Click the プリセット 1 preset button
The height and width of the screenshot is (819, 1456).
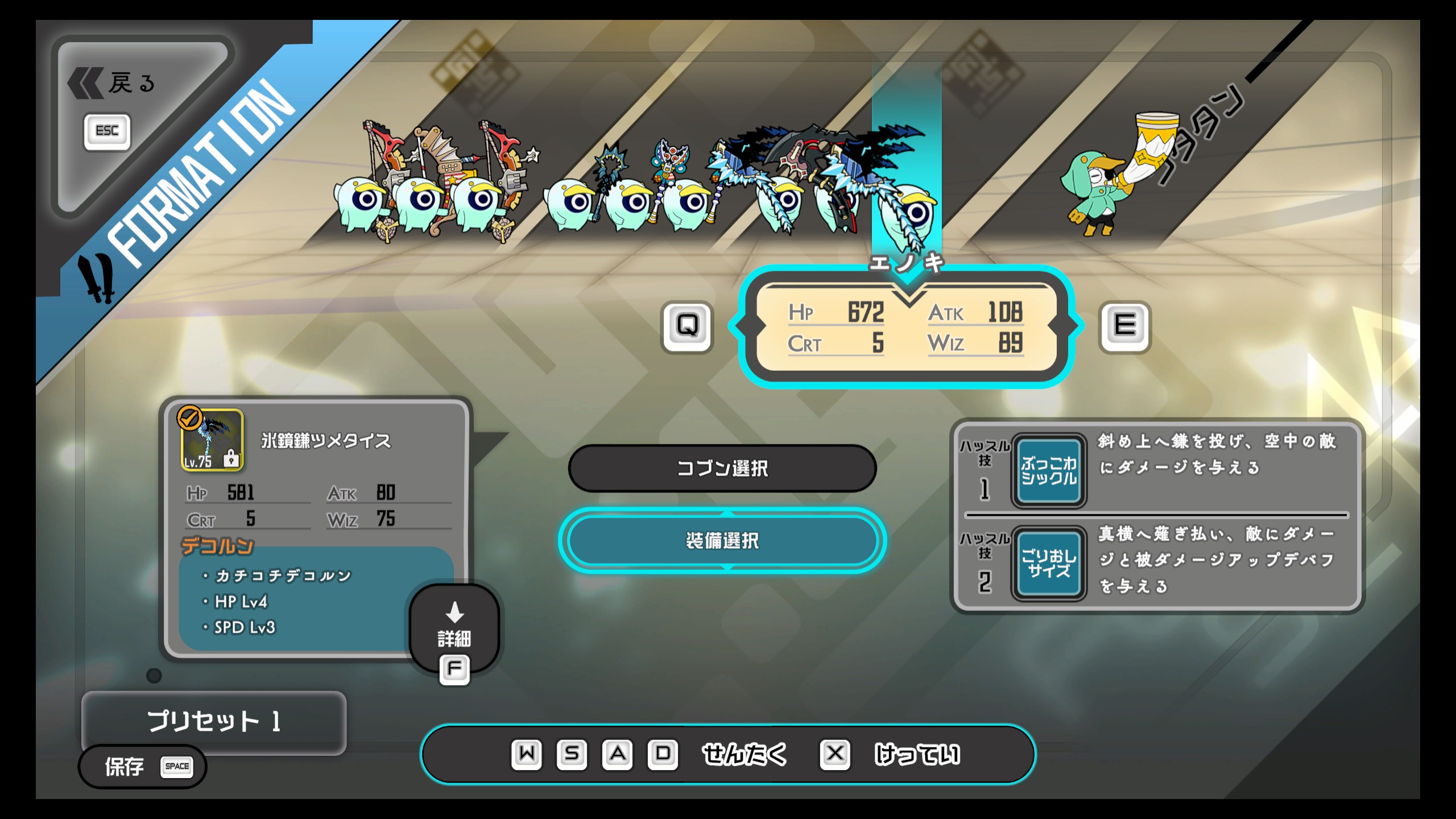coord(214,721)
